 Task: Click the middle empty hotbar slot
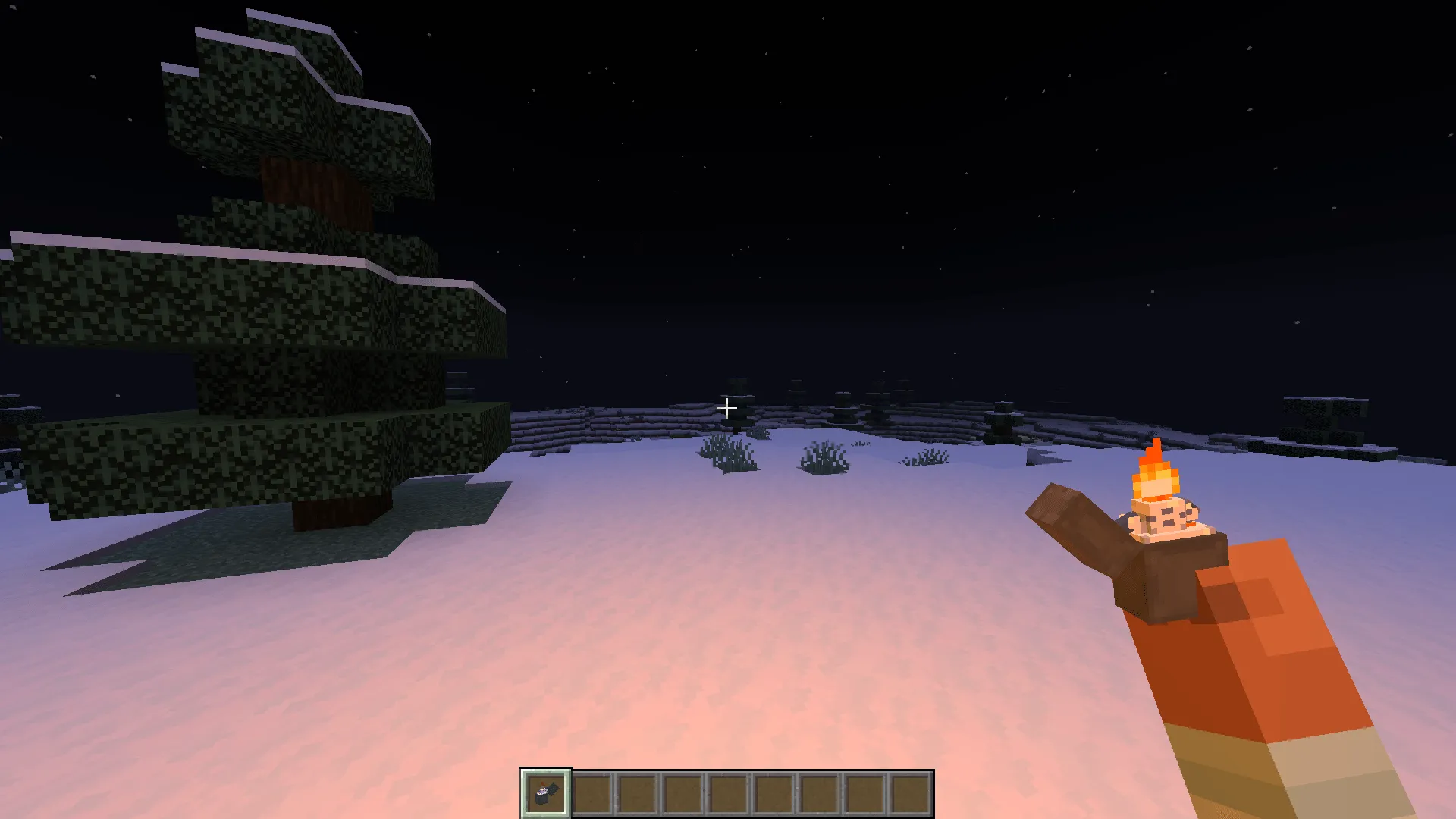pyautogui.click(x=728, y=794)
